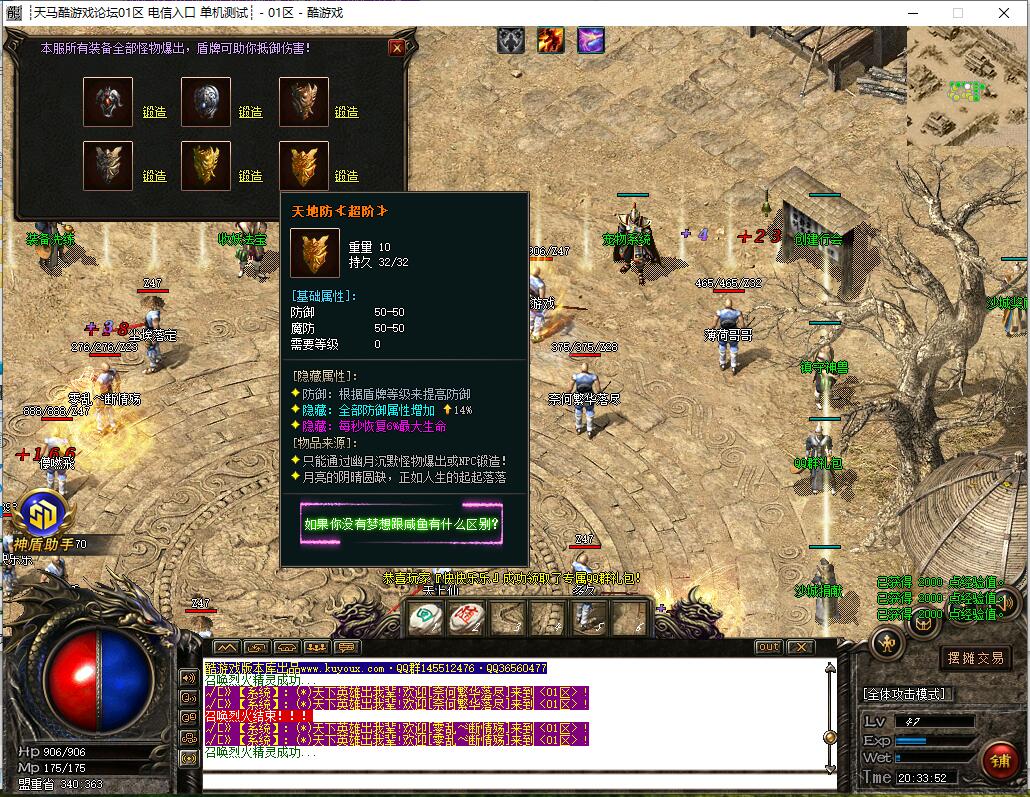Open the 摆摊交易 stall trading button
This screenshot has height=797, width=1030.
(976, 658)
